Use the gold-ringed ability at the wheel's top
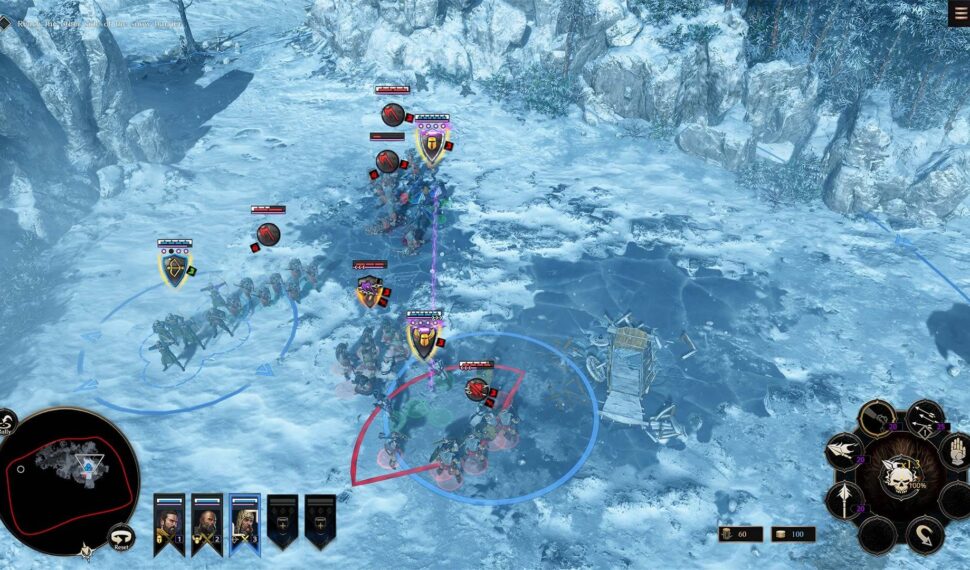 (x=877, y=419)
